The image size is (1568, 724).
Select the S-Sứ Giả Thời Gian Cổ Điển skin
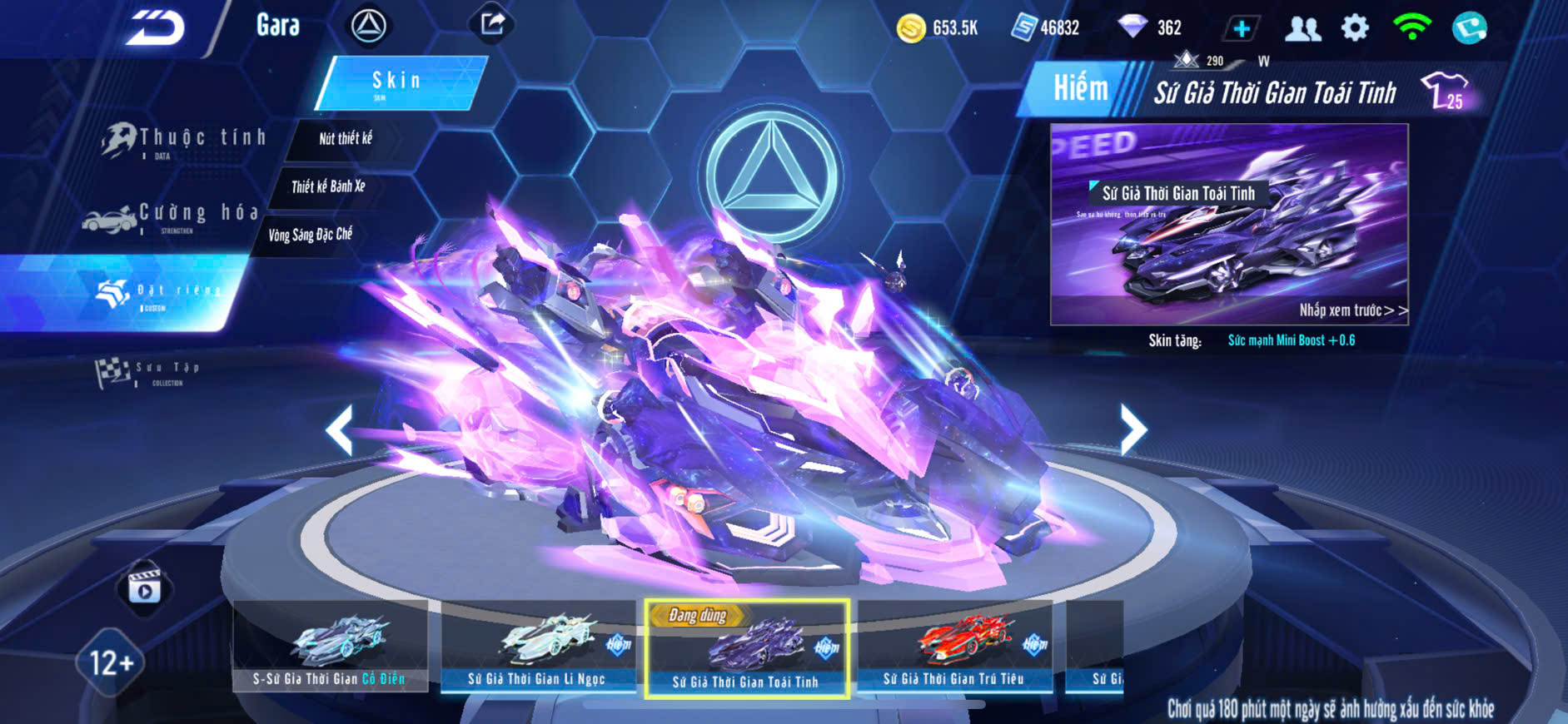330,647
